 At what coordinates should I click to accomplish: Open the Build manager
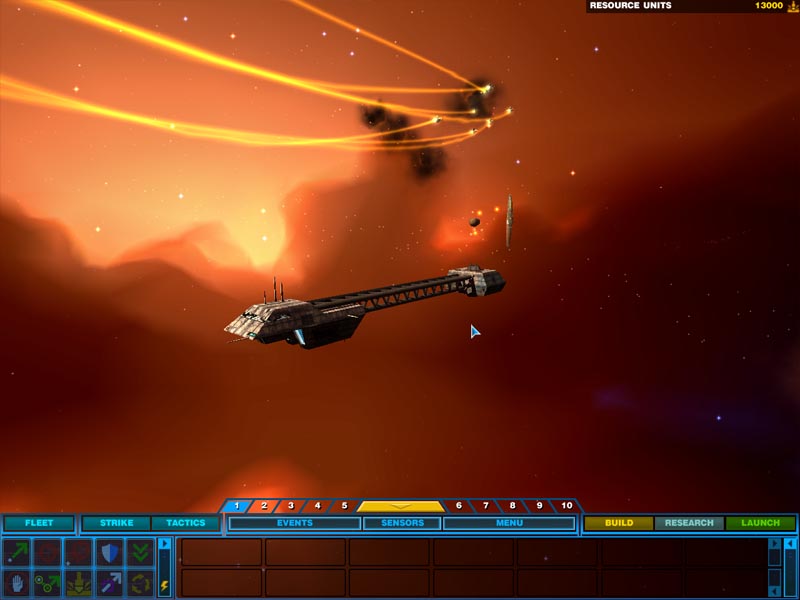[x=619, y=523]
